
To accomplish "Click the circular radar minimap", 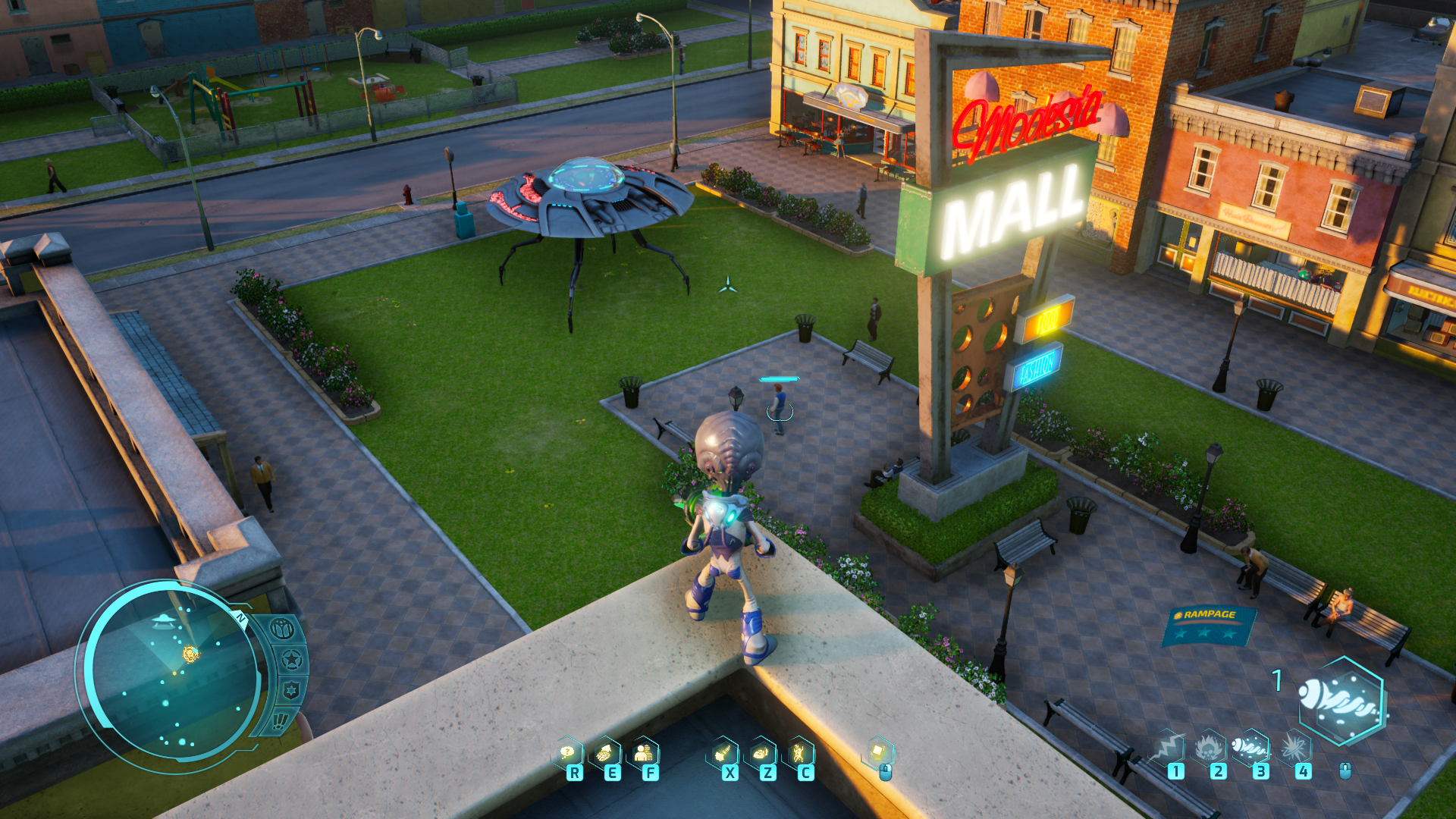I will (171, 670).
